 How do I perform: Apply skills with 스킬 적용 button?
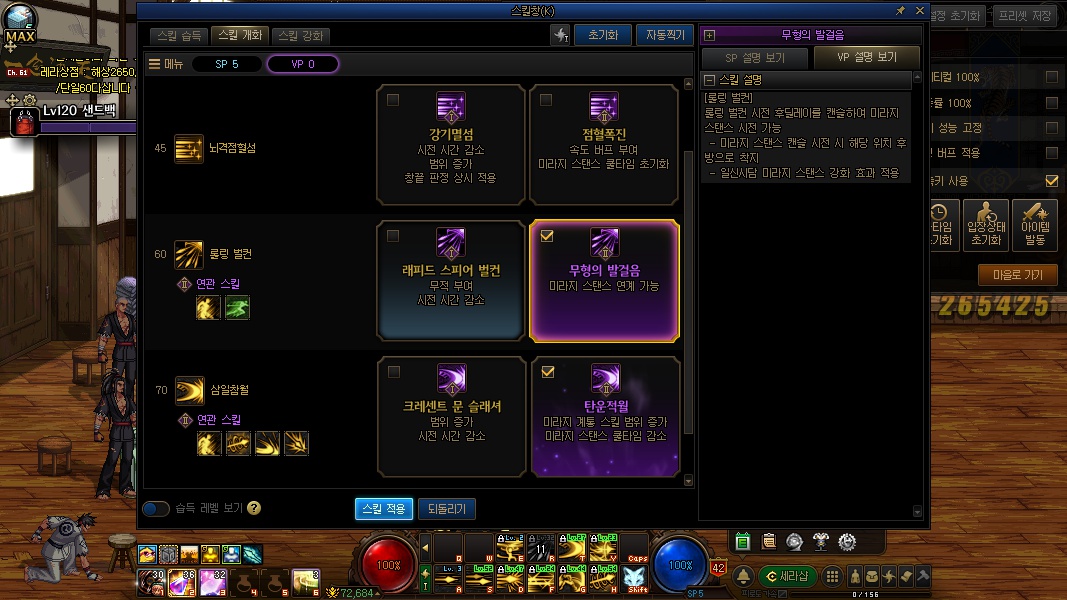[x=383, y=509]
